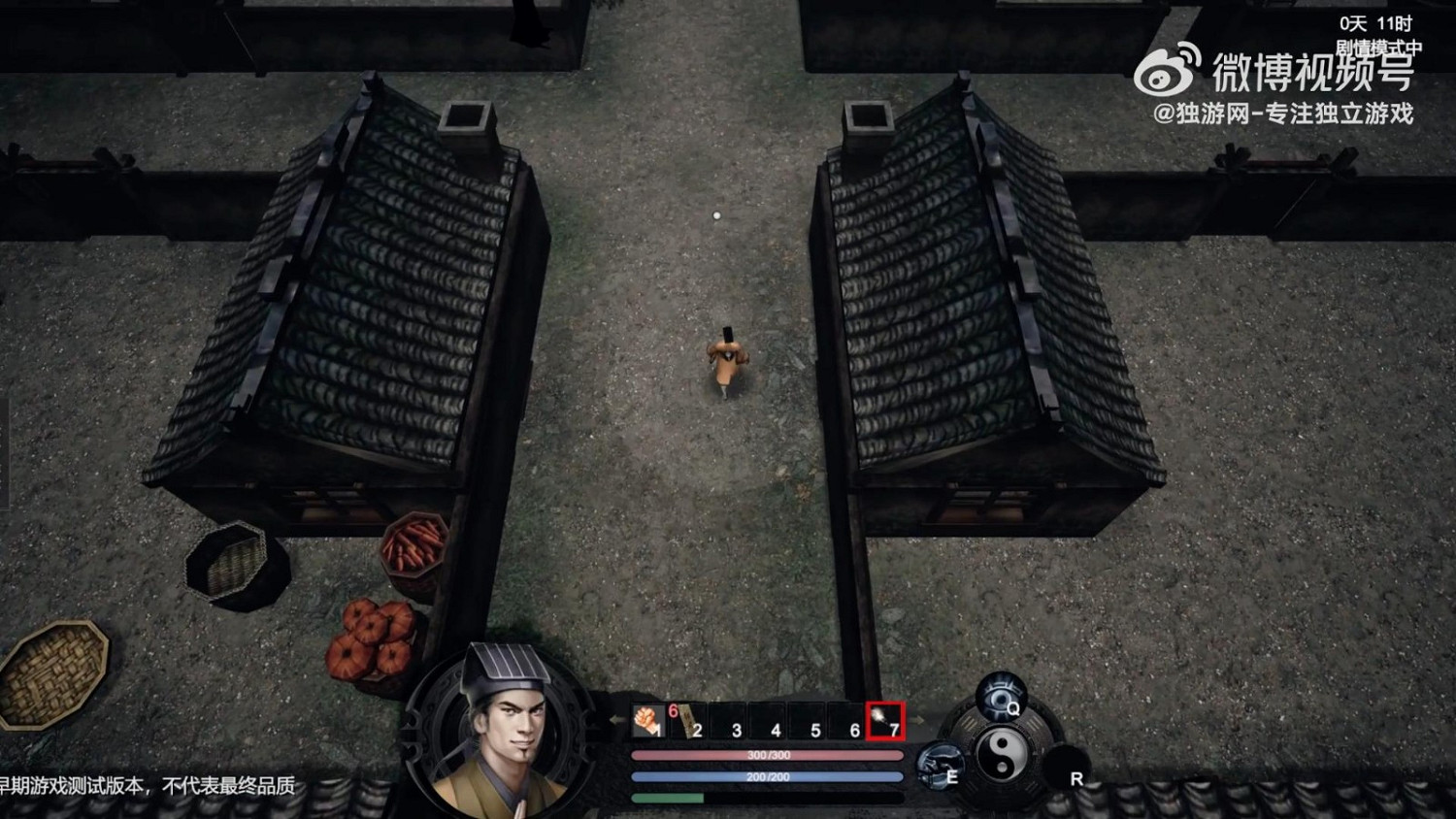This screenshot has height=819, width=1456.
Task: Click the blue 200/200 mana bar
Action: click(766, 775)
